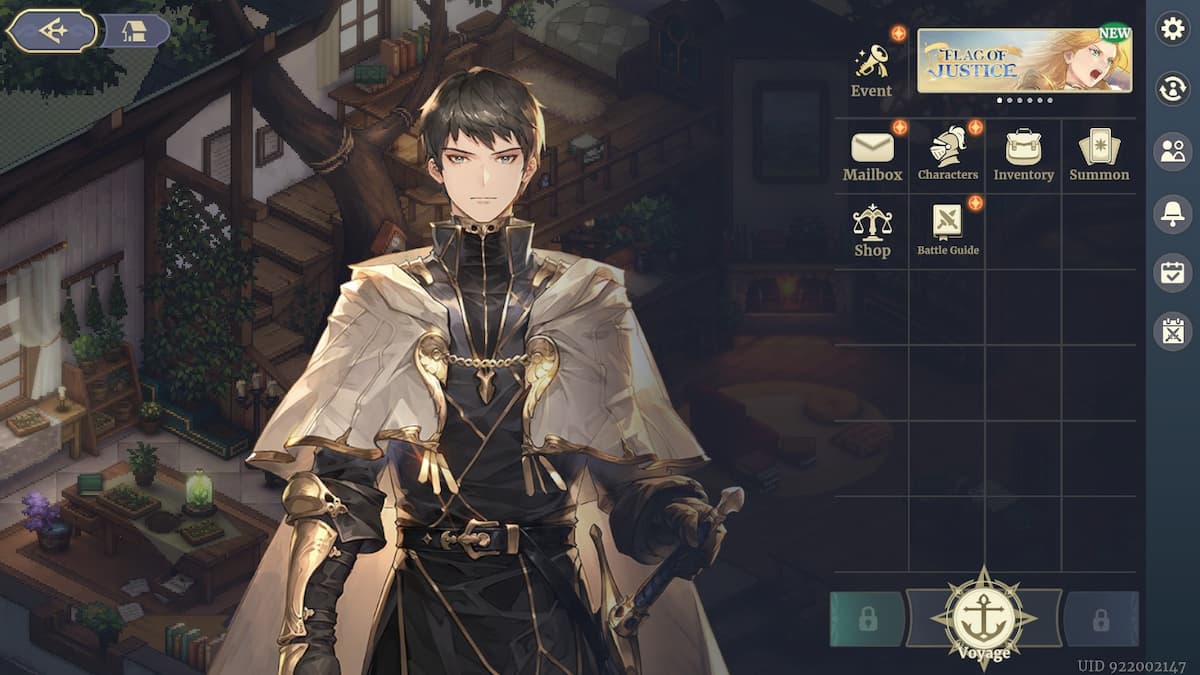Viewport: 1200px width, 675px height.
Task: Open the Characters menu
Action: click(948, 156)
